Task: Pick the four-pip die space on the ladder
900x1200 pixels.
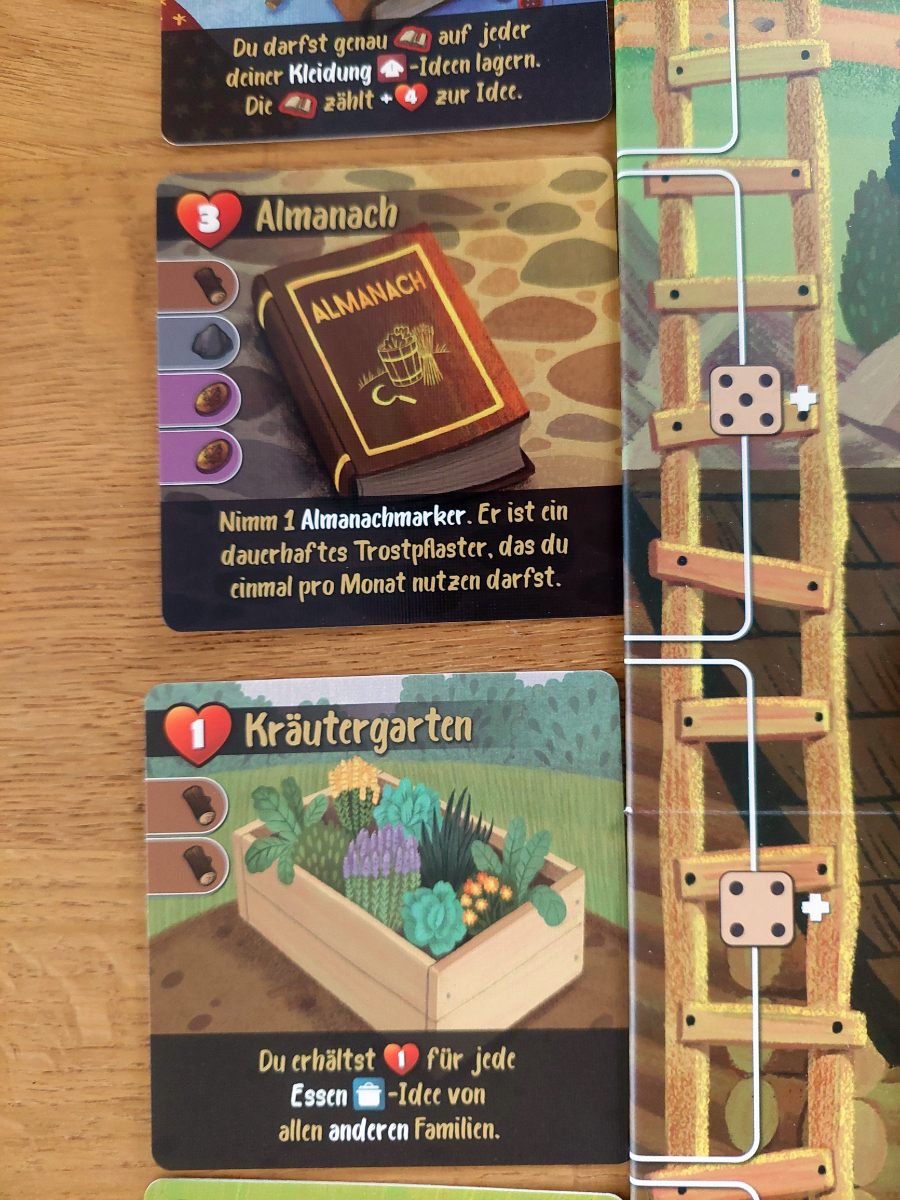Action: point(757,909)
